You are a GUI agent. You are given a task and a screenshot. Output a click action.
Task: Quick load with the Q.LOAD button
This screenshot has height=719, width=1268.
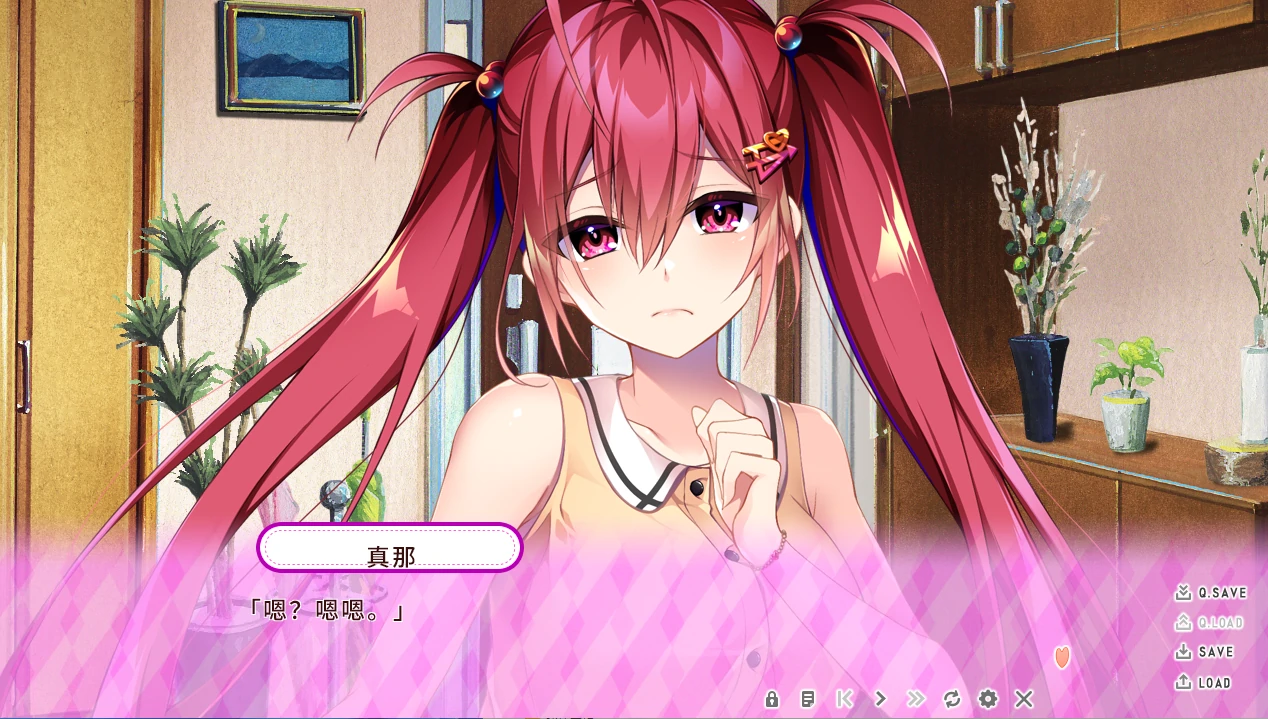pos(1209,623)
